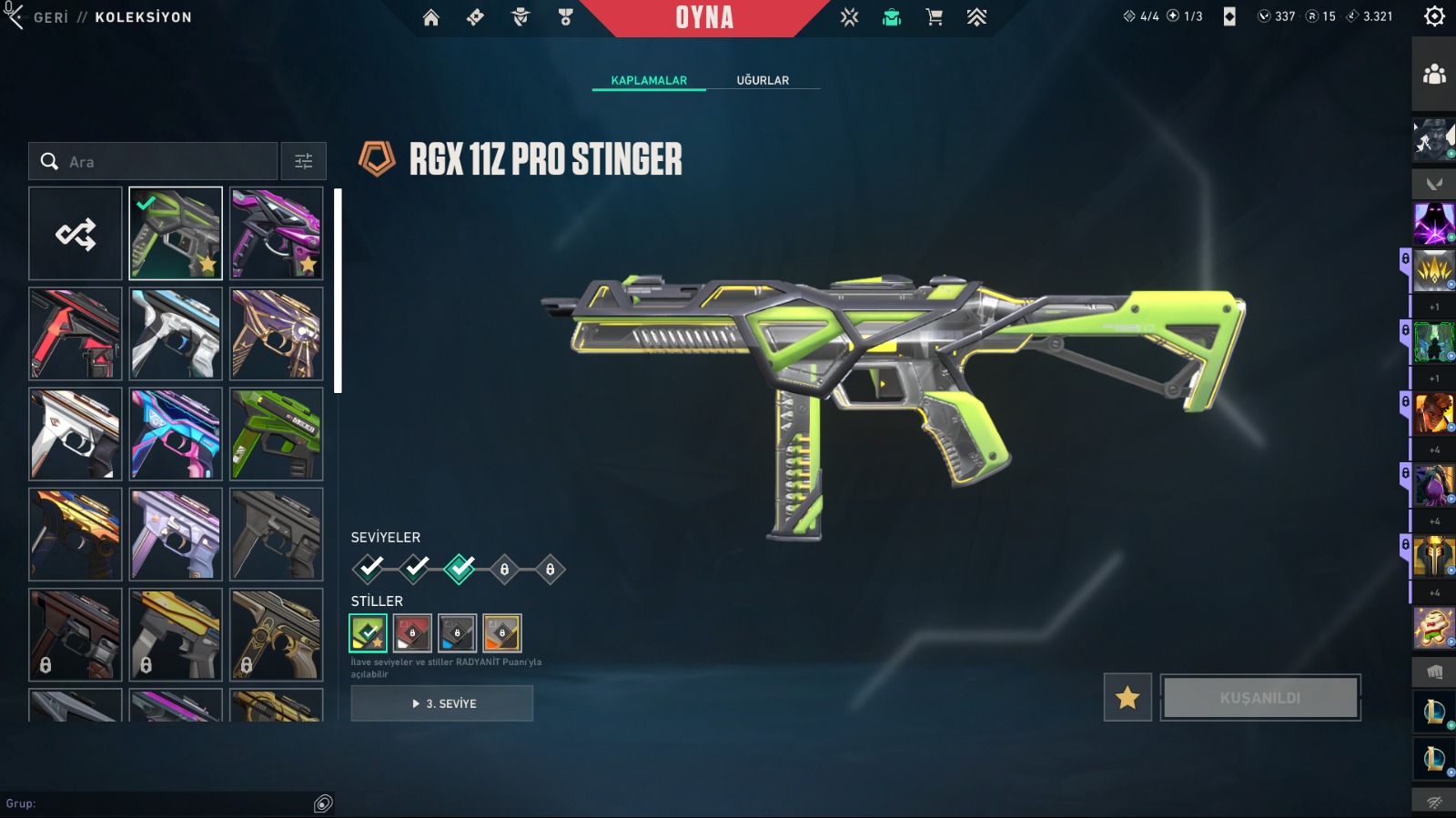Select the first unlocked skin level
This screenshot has width=1456, height=818.
tap(369, 569)
